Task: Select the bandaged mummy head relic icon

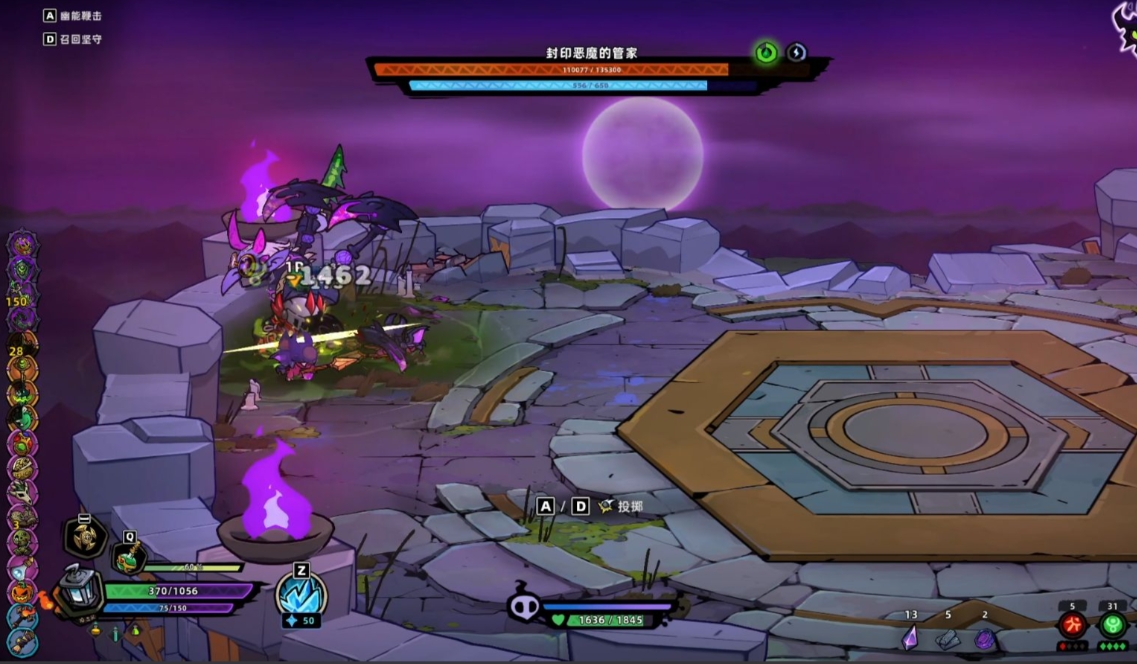Action: click(x=22, y=468)
